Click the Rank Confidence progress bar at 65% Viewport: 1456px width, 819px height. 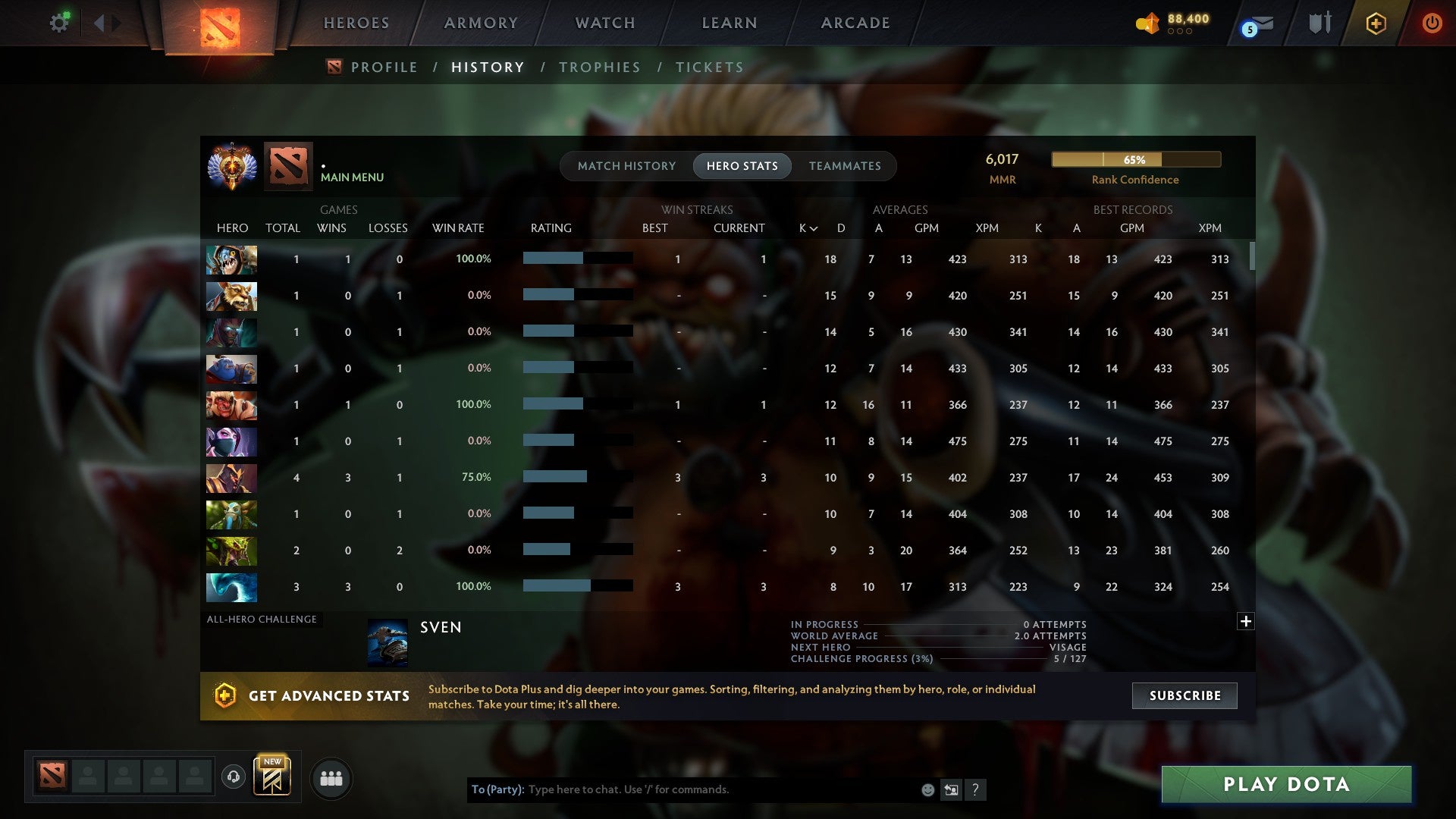click(x=1135, y=159)
